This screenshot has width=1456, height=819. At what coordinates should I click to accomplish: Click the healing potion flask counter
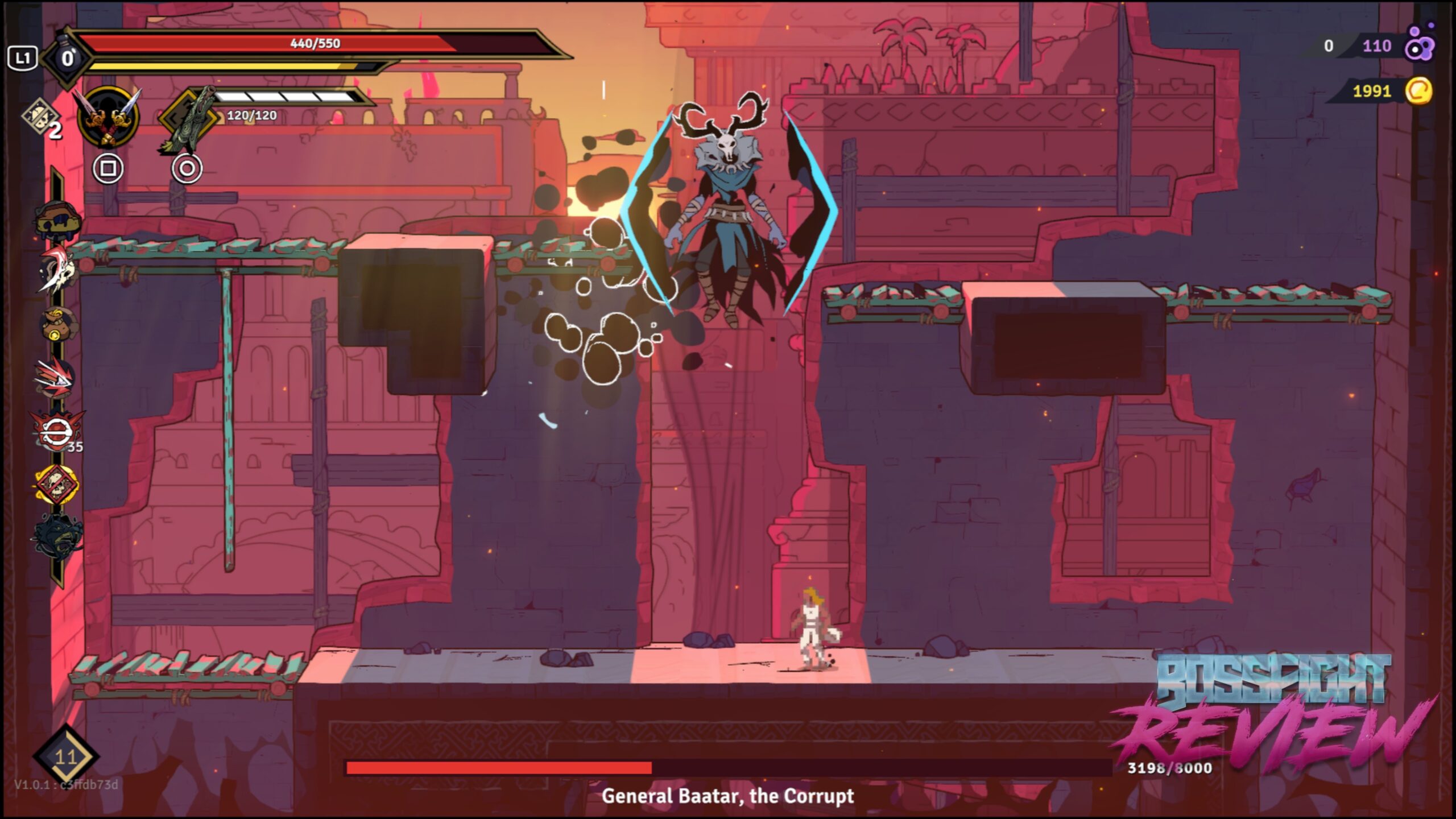(67, 58)
